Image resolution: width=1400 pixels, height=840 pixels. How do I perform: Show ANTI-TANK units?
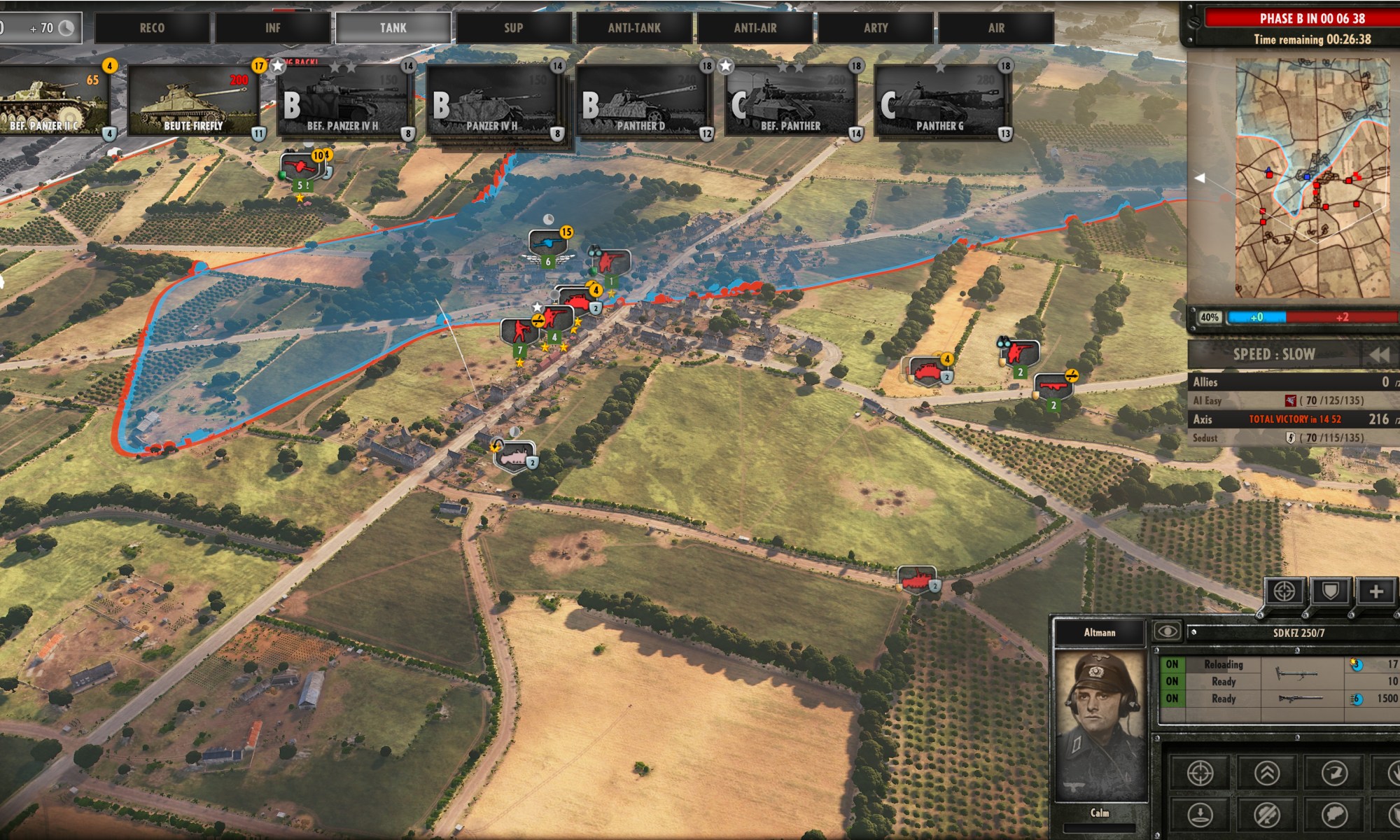point(634,28)
